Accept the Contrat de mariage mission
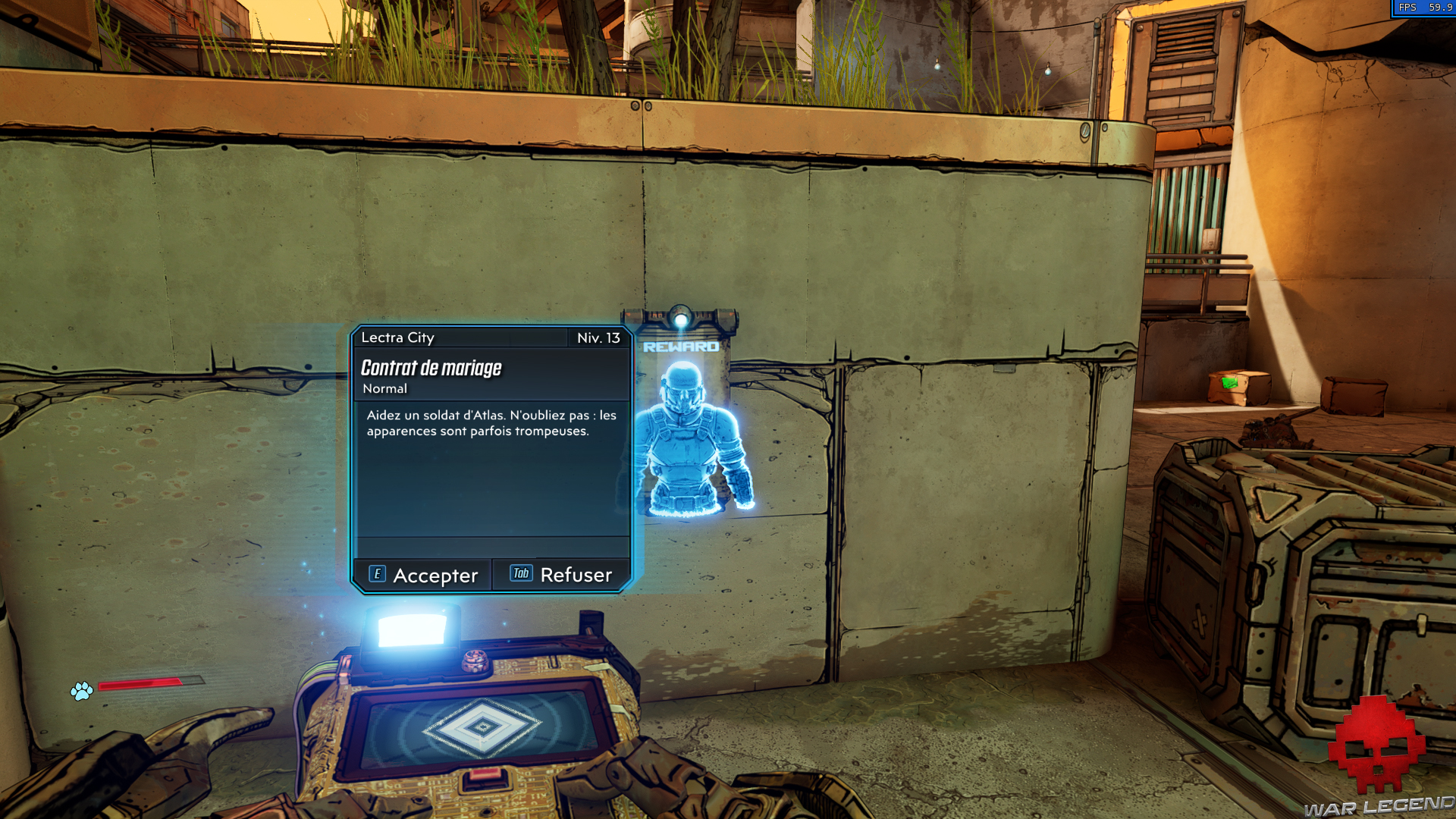This screenshot has width=1456, height=819. (423, 576)
